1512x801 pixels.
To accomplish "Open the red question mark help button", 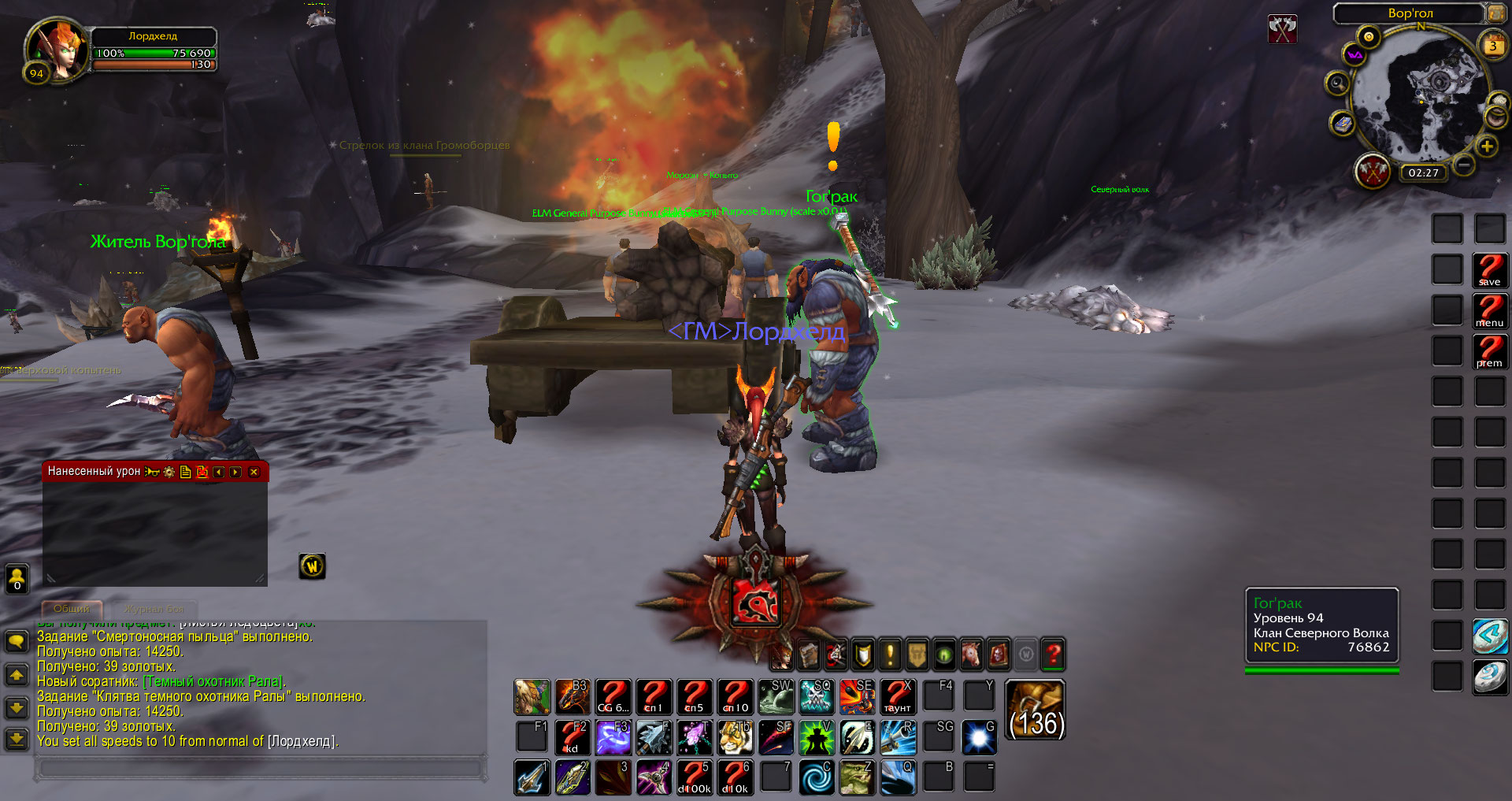I will tap(1052, 654).
